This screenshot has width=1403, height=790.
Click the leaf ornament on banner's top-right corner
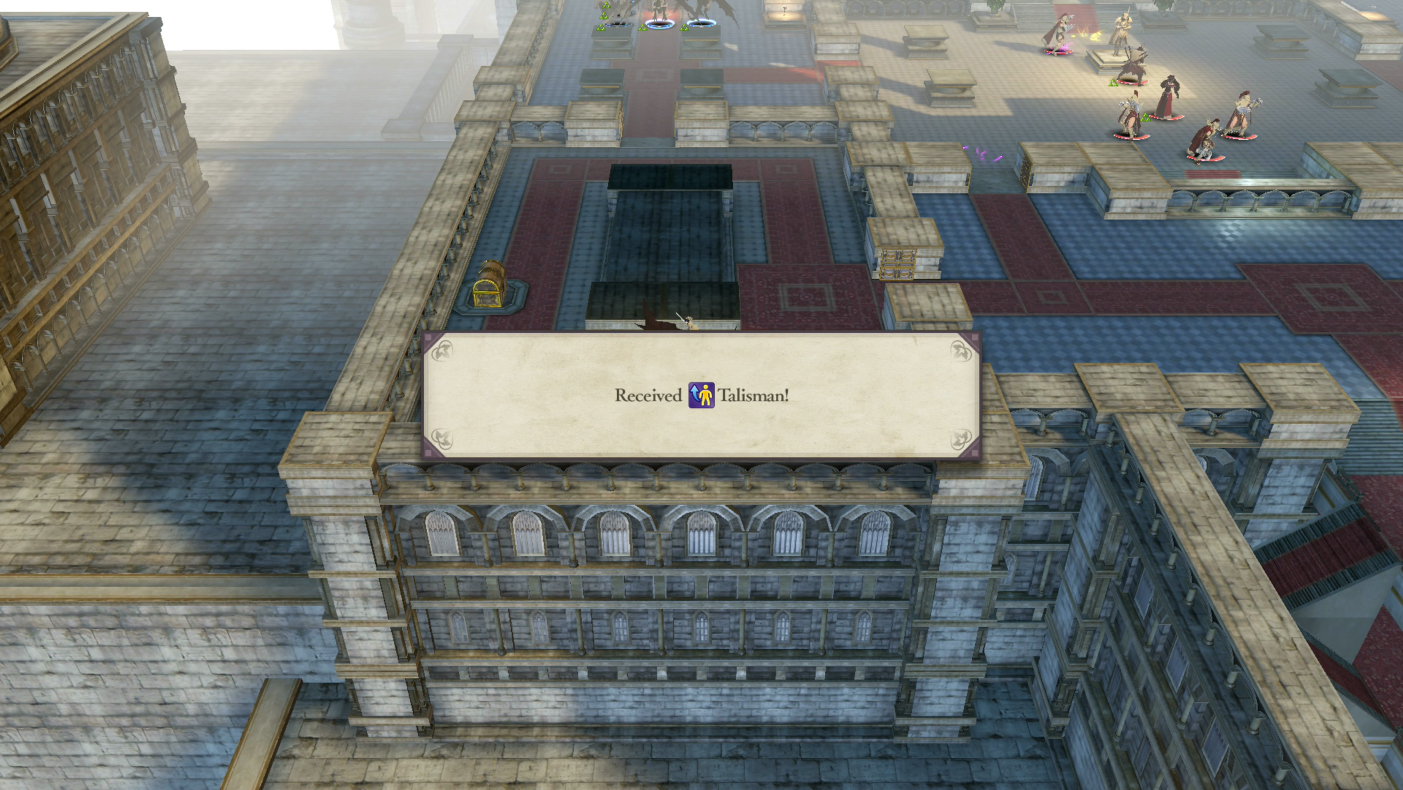962,351
